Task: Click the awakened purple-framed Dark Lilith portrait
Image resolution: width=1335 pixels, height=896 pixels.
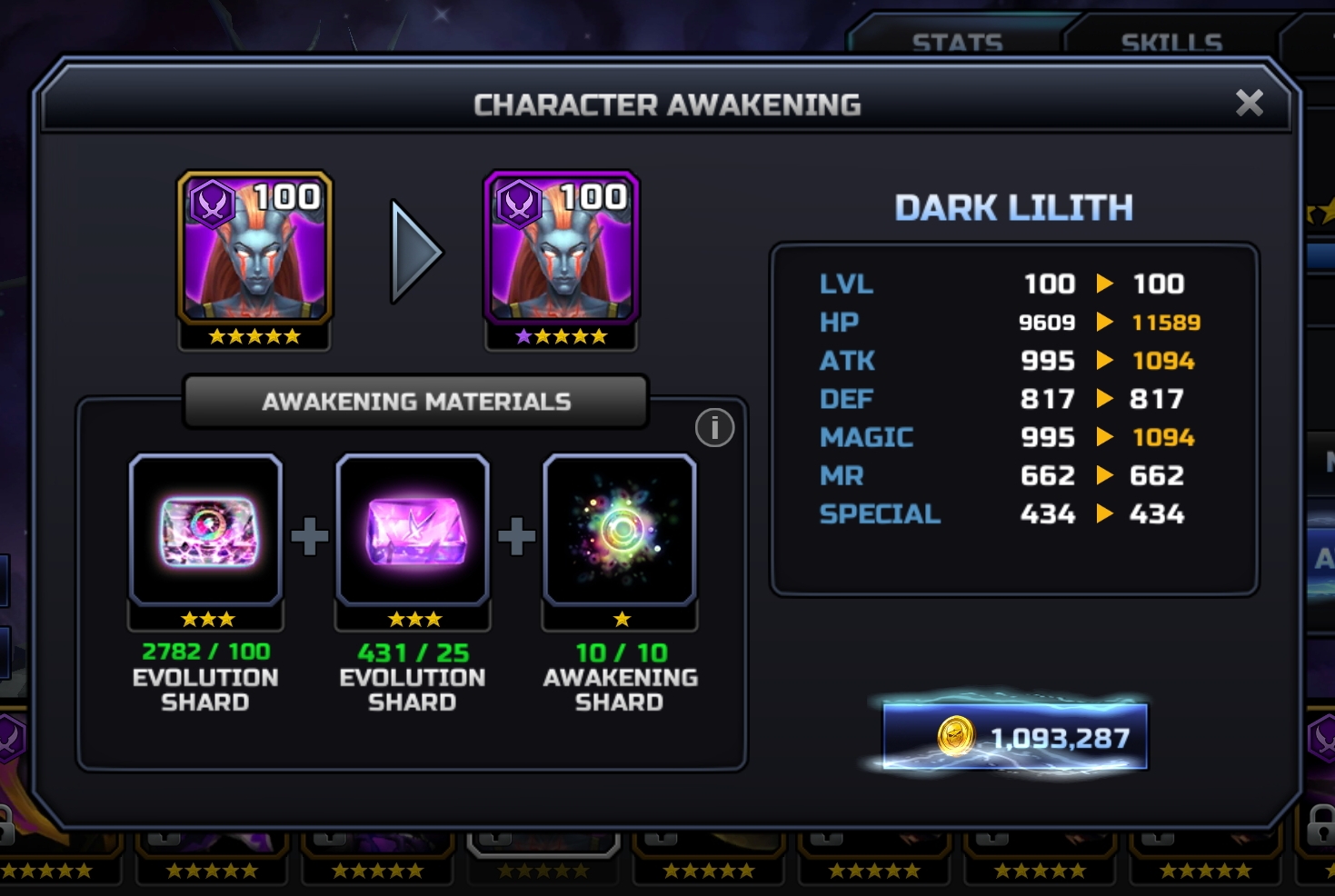Action: [562, 249]
